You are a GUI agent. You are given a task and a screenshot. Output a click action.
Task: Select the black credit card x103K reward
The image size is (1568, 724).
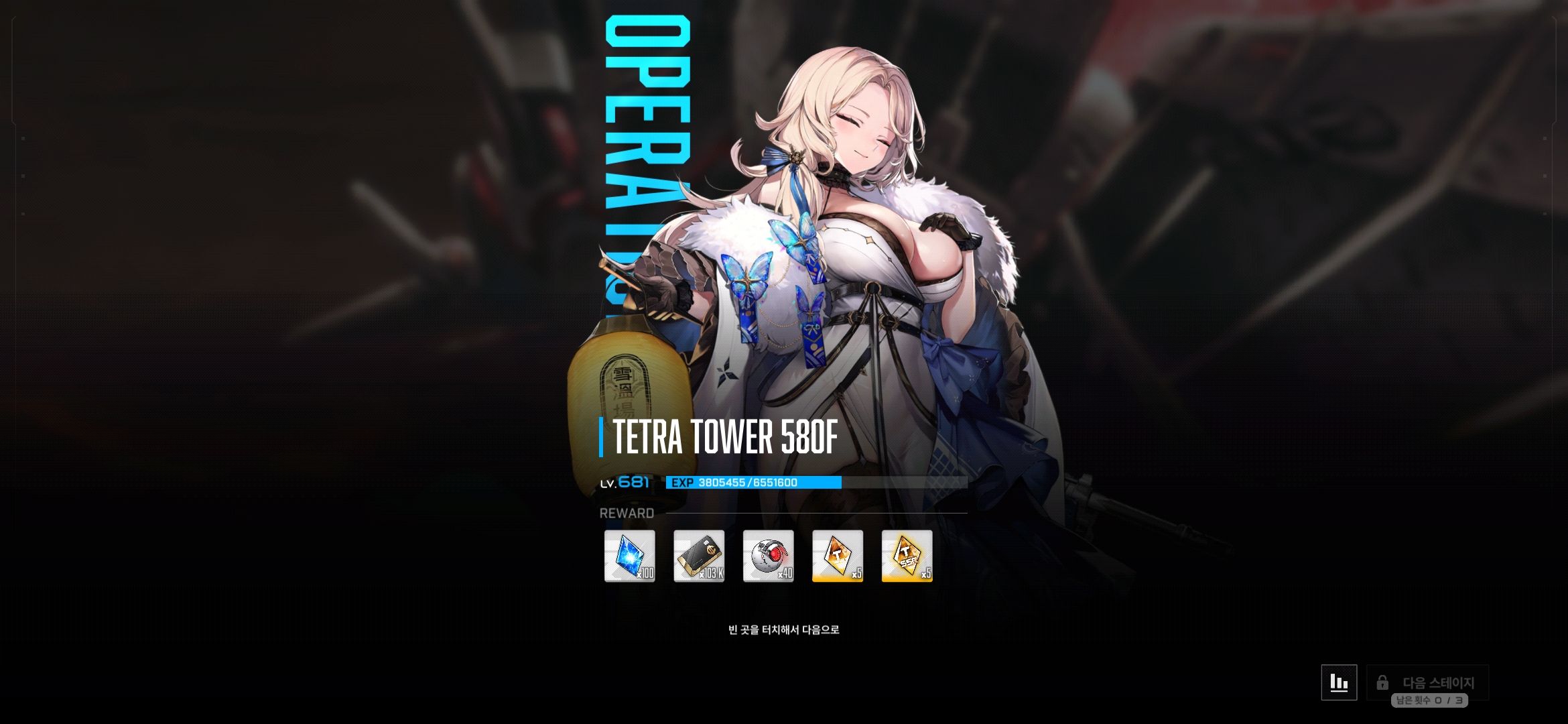[x=699, y=556]
